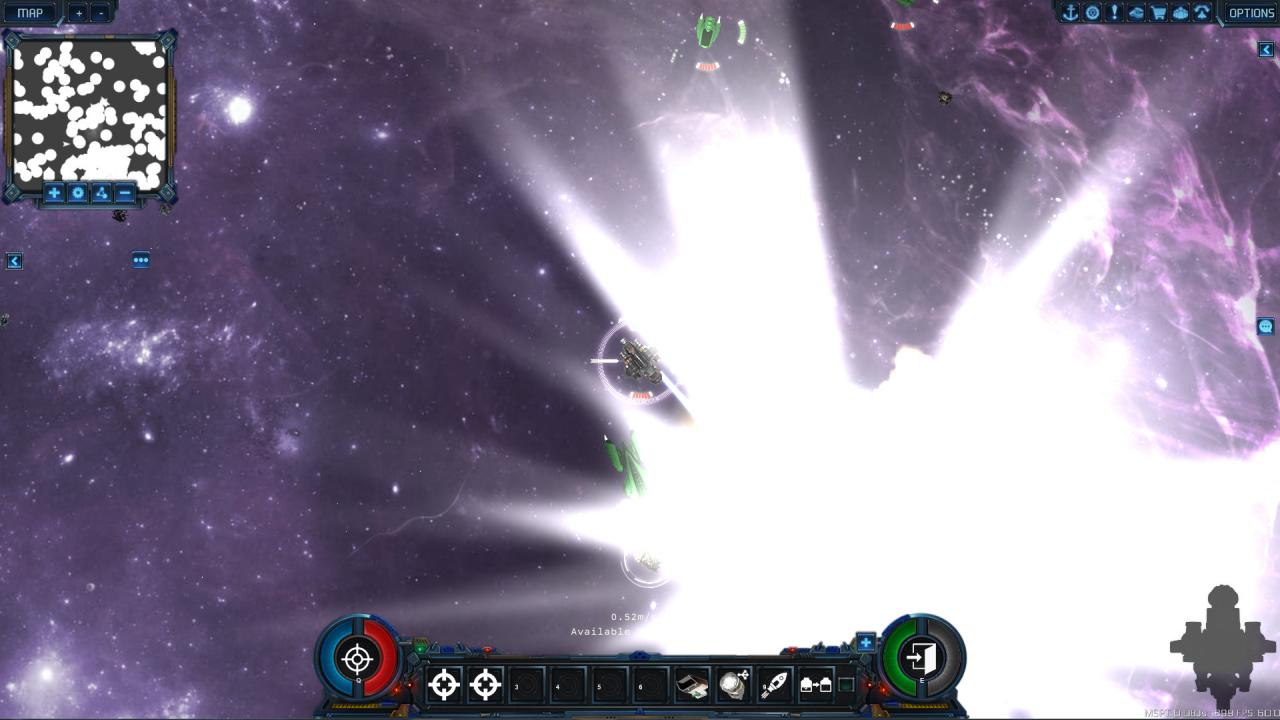Open the MAP menu at top left
Image resolution: width=1280 pixels, height=720 pixels.
pyautogui.click(x=28, y=12)
